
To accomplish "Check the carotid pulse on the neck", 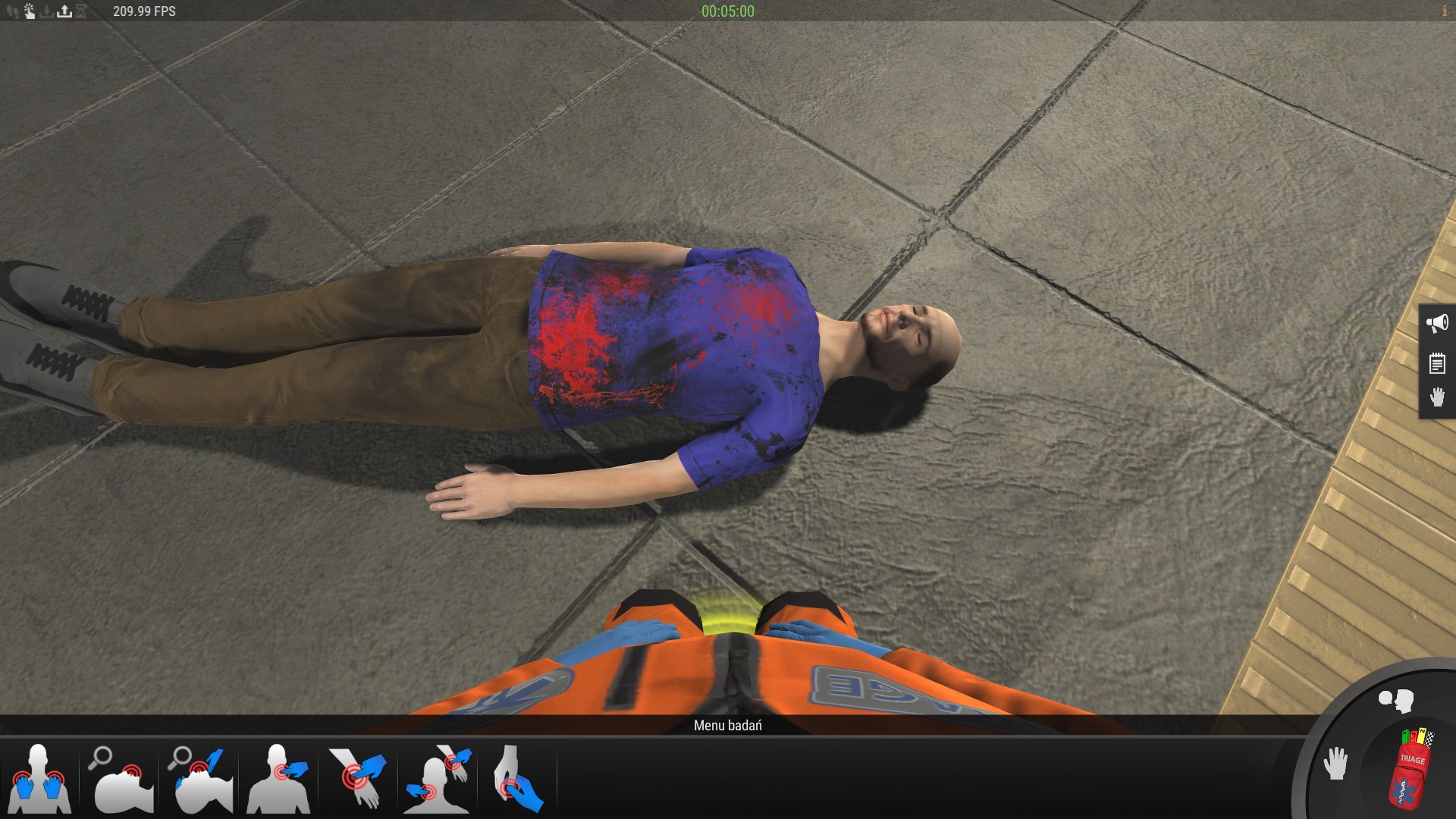I will click(x=280, y=779).
